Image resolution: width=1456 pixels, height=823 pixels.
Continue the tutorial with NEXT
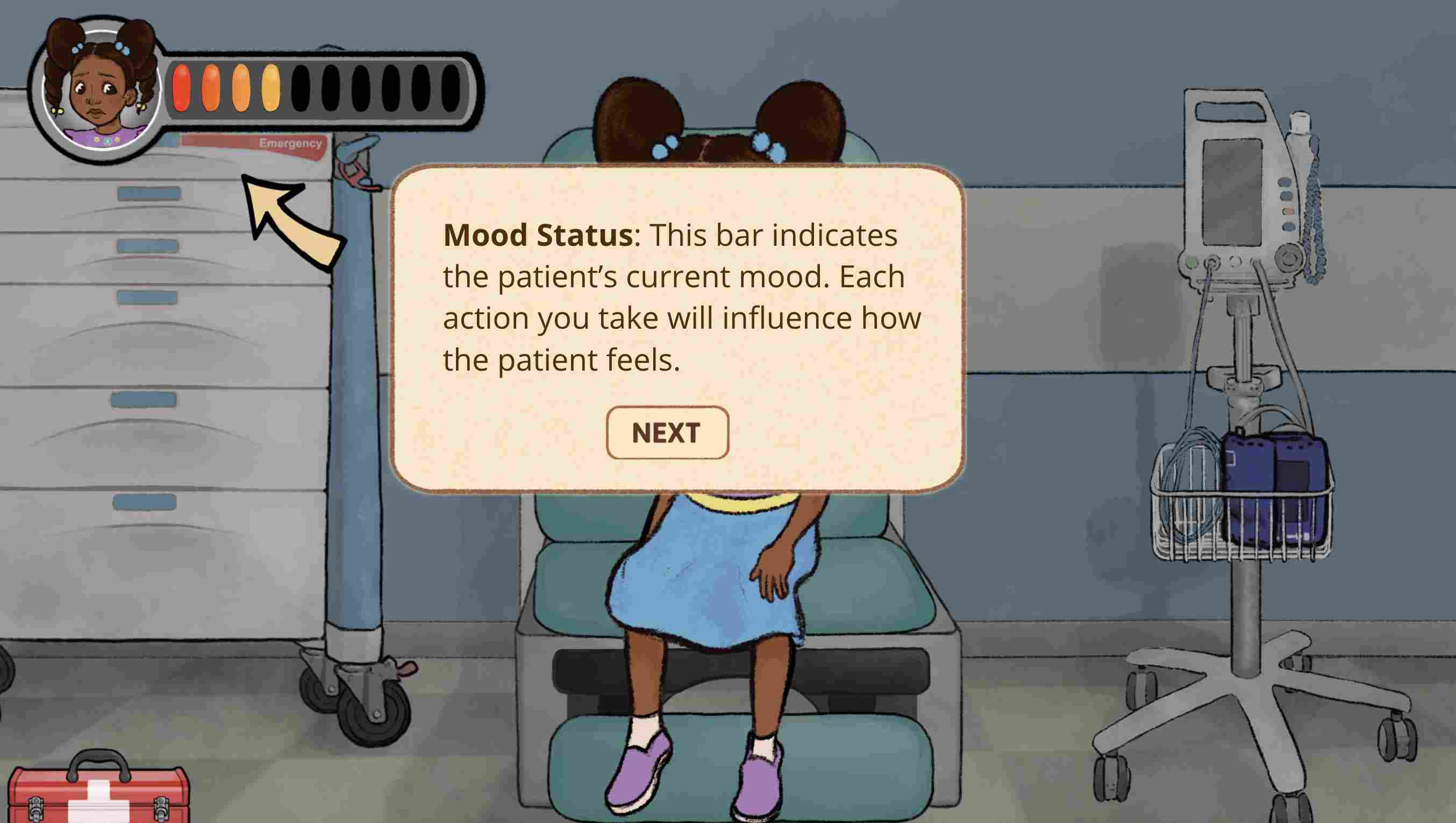click(x=667, y=432)
